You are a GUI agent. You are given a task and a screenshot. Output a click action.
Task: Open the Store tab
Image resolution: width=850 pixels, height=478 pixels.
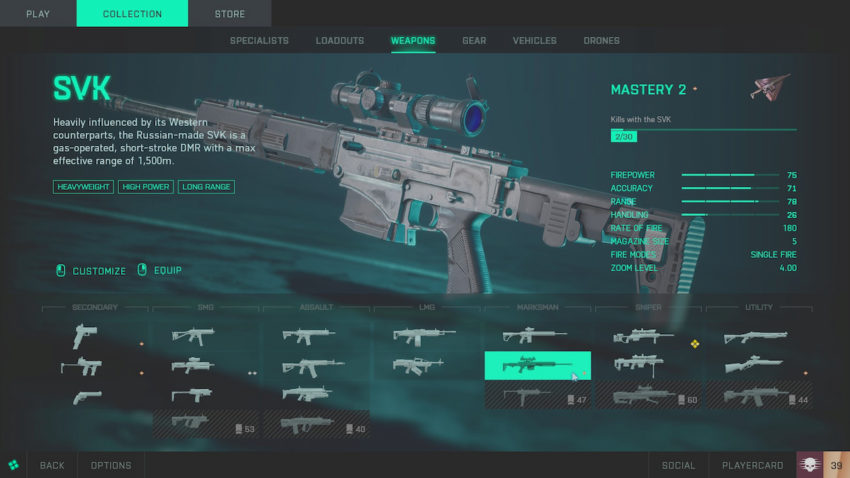click(x=229, y=14)
